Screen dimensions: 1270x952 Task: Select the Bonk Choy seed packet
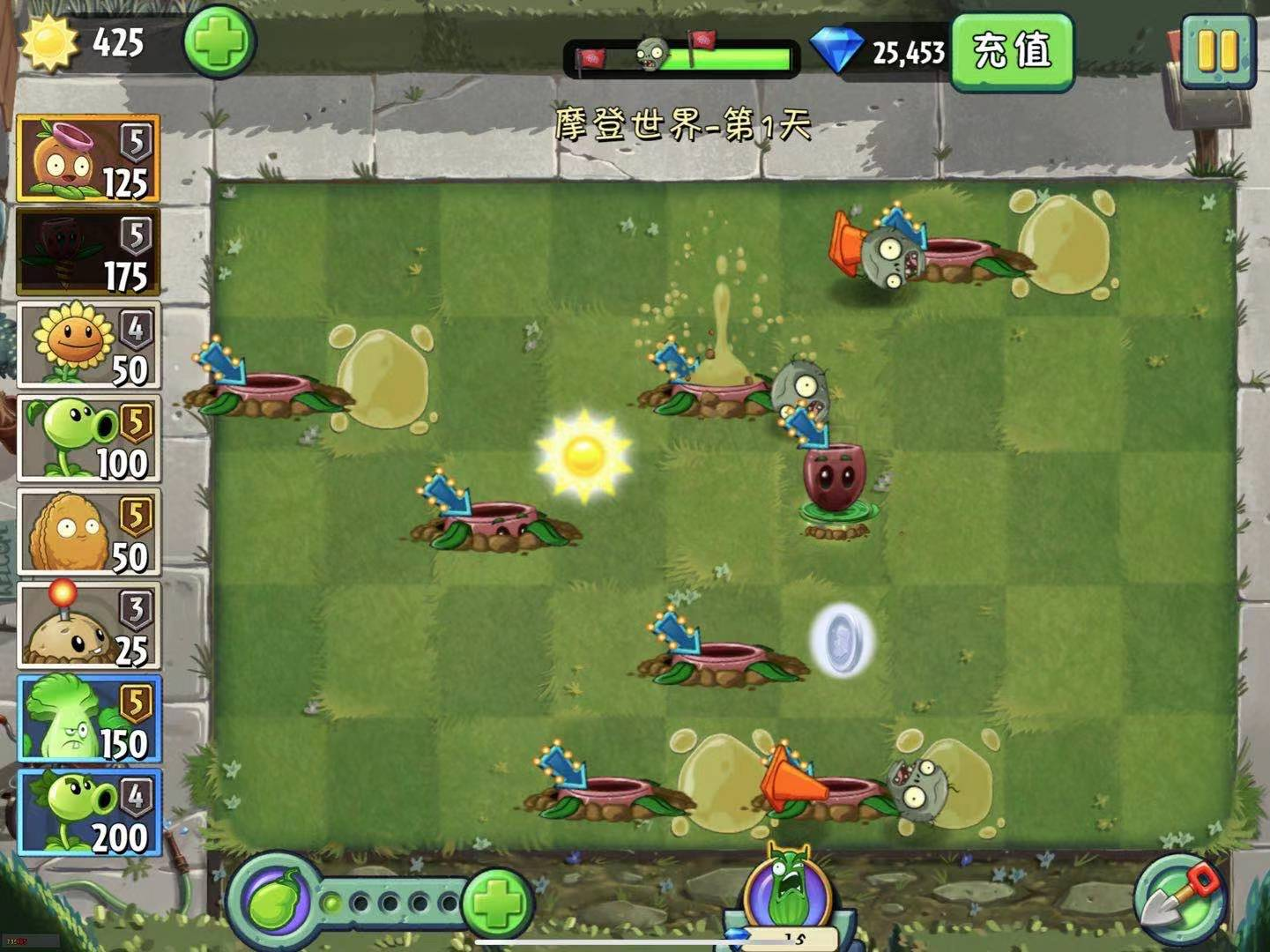pos(88,719)
